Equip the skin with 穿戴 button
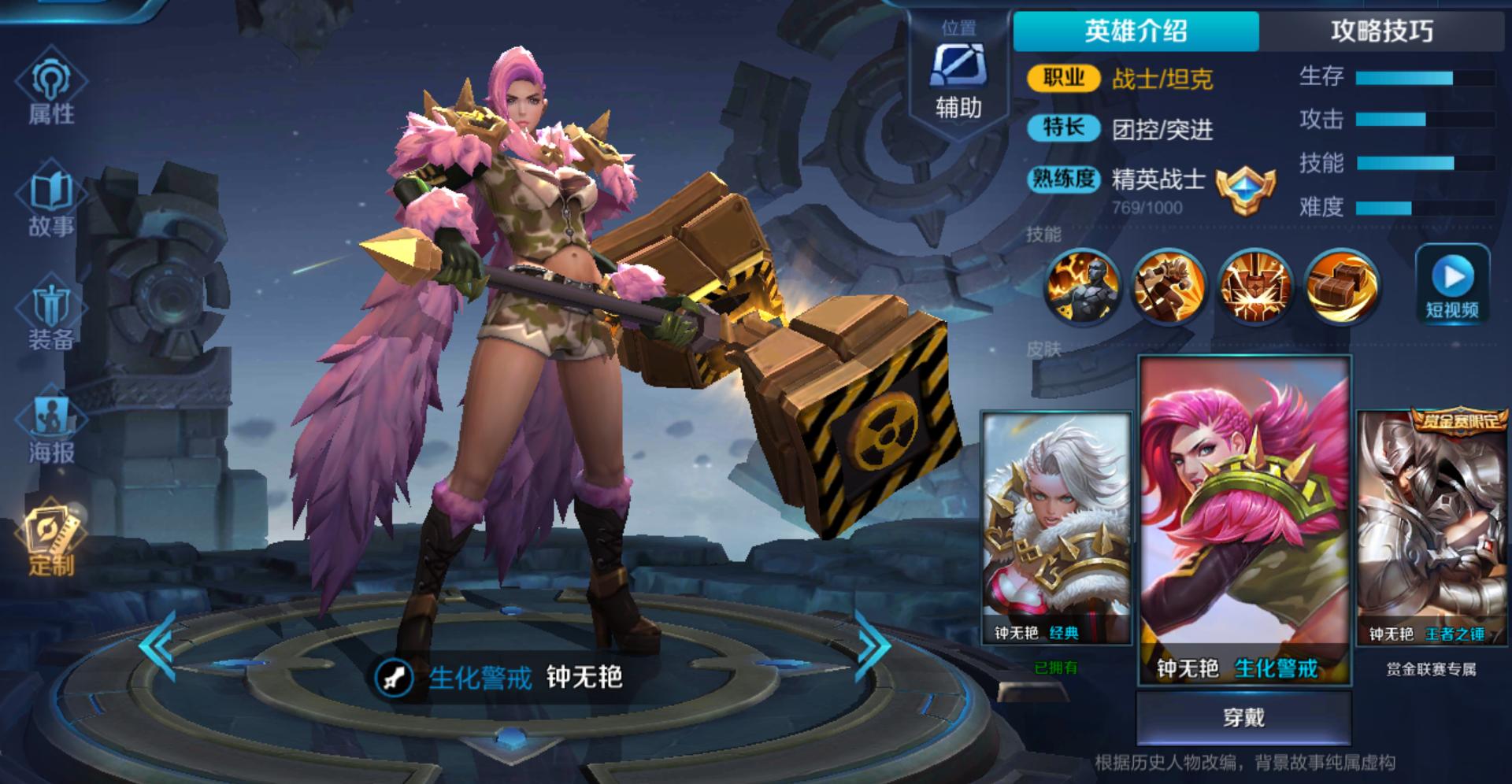 click(1243, 717)
